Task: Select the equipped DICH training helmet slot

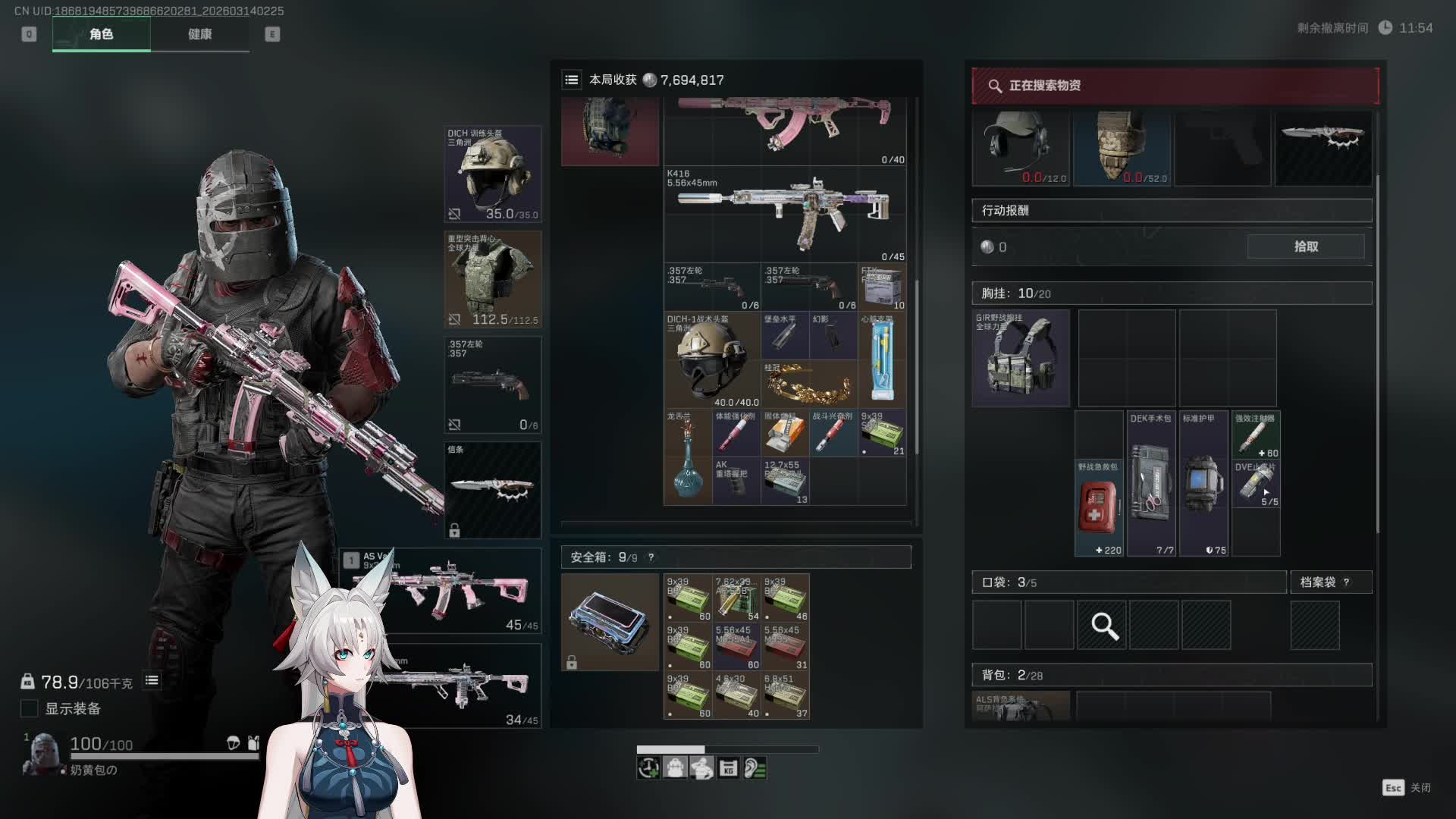Action: [492, 174]
